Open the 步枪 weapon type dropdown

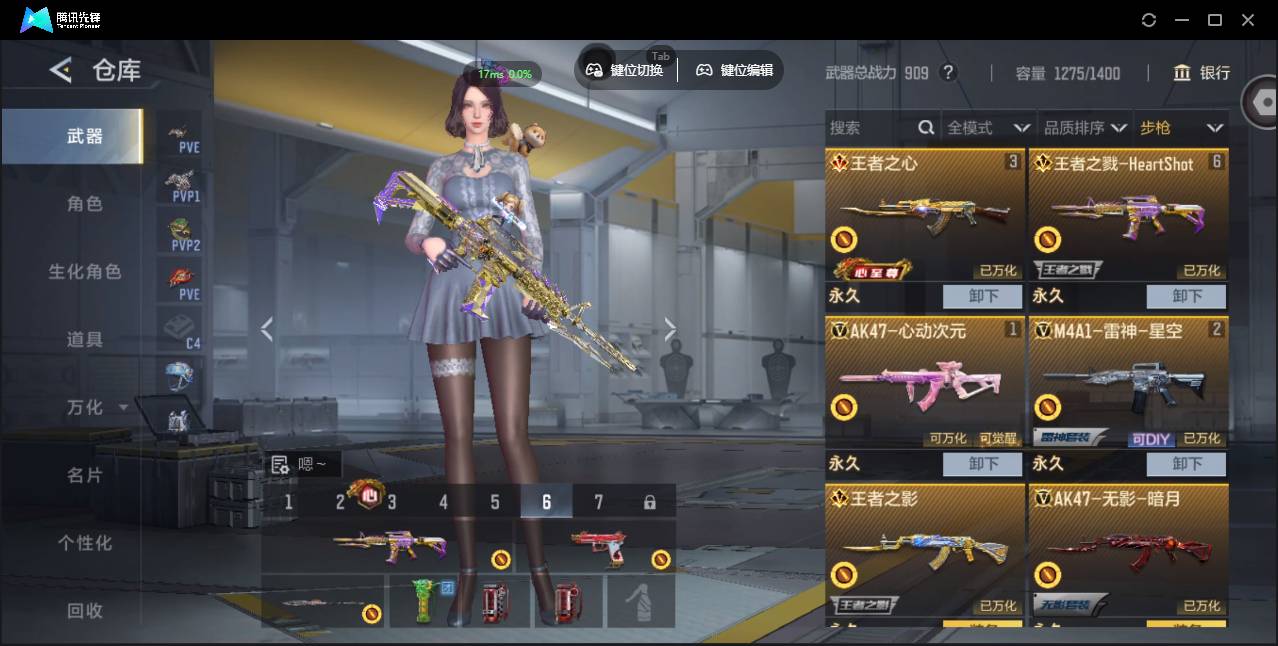click(x=1181, y=128)
